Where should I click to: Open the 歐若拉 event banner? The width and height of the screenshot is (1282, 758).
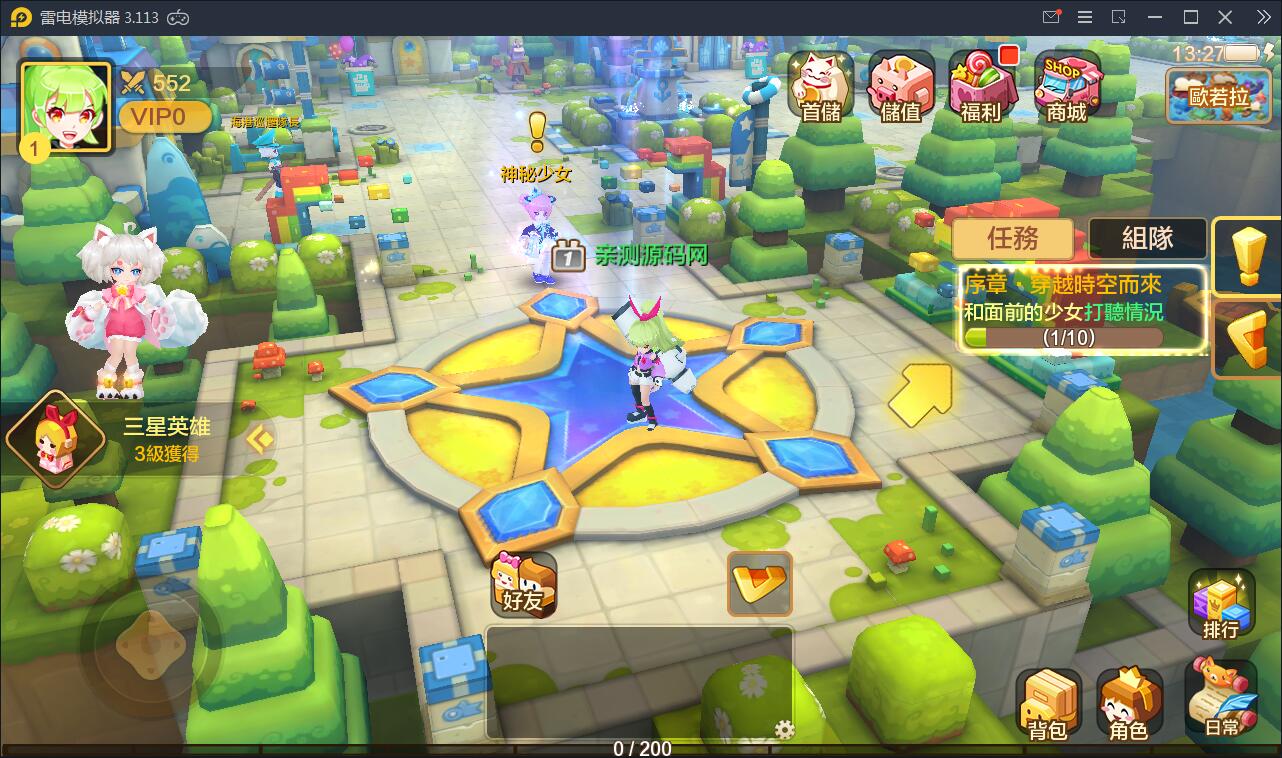(1218, 94)
